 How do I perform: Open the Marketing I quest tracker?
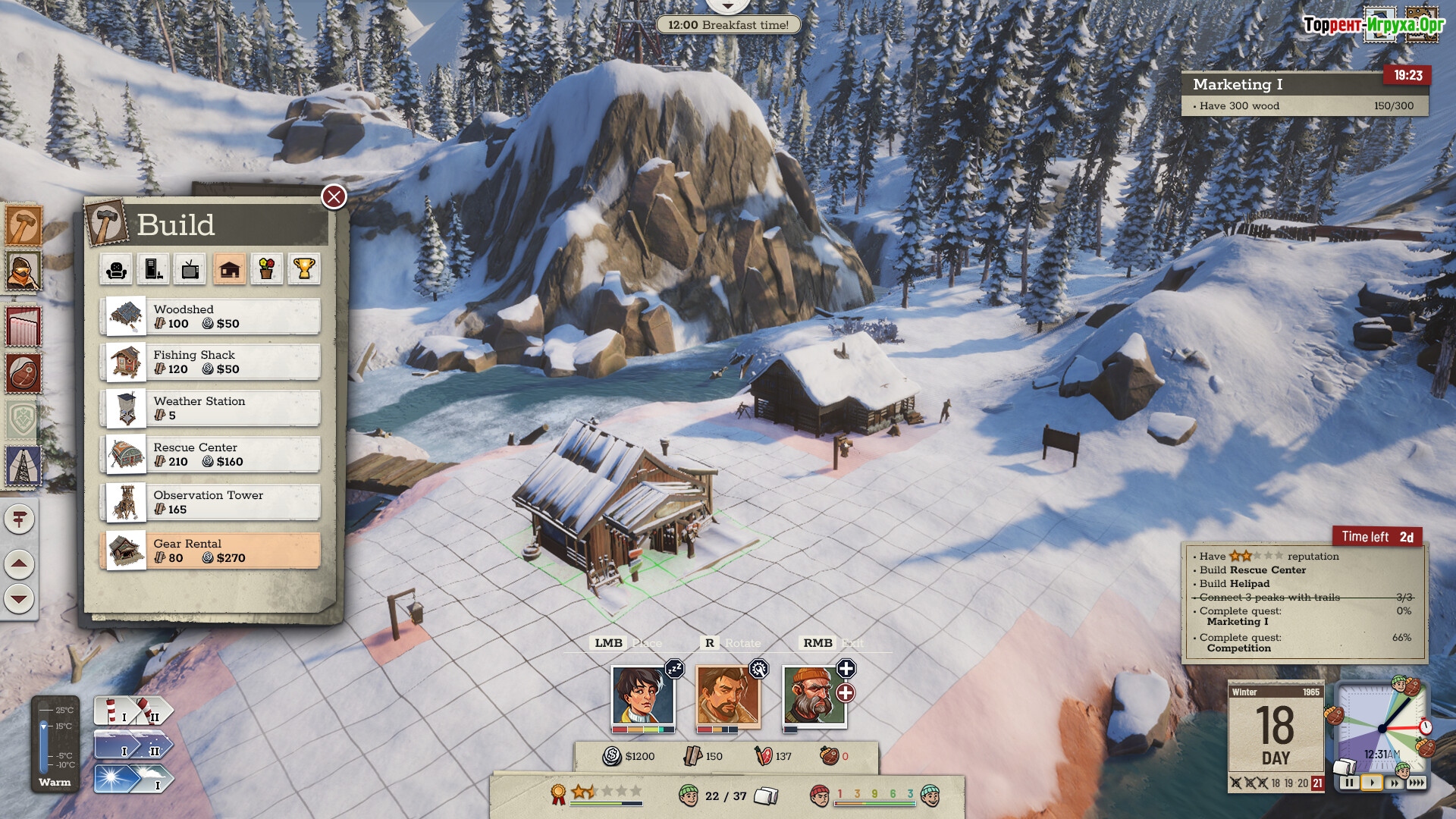coord(1304,94)
